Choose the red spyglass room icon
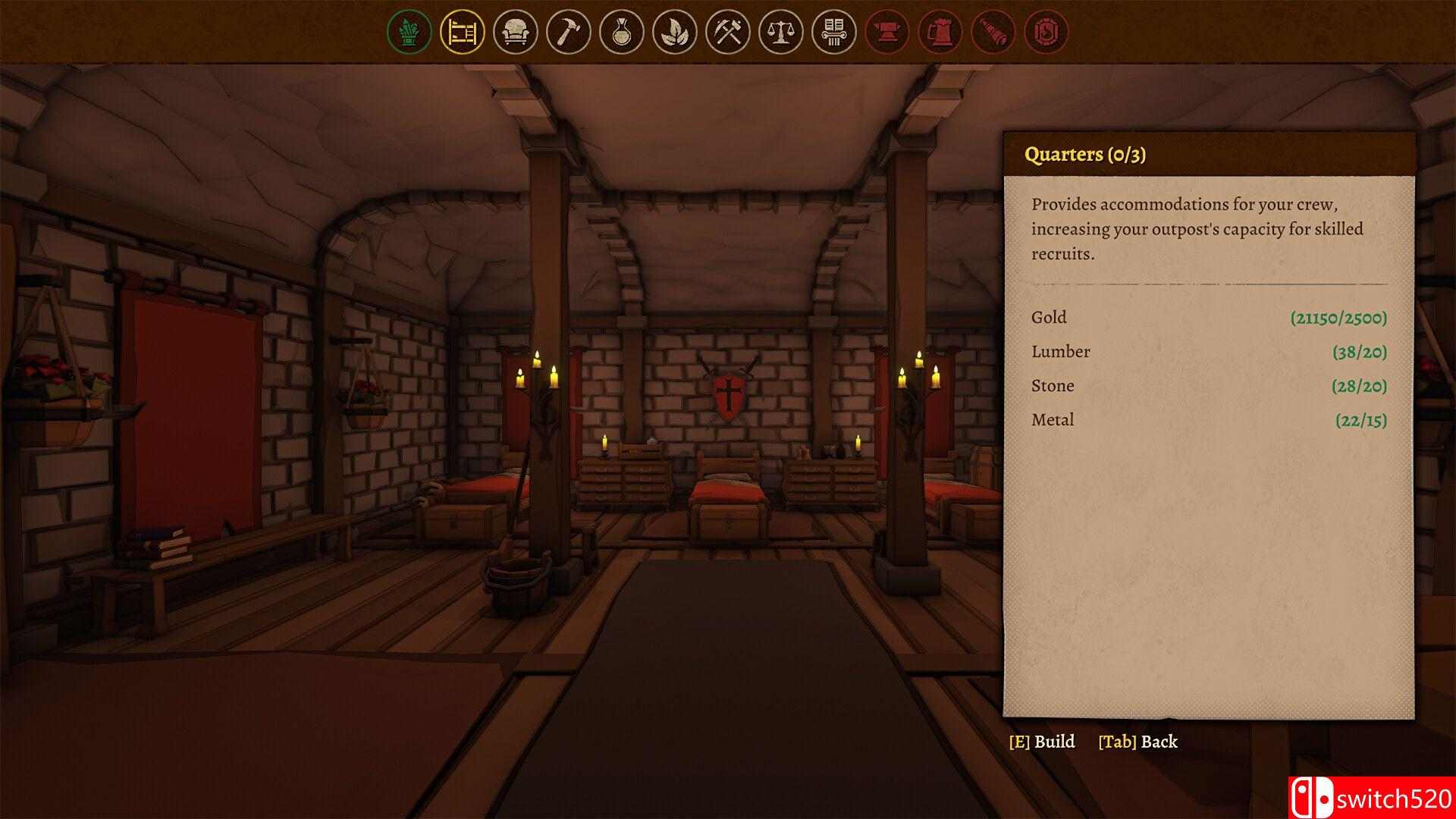The image size is (1456, 819). coord(993,32)
